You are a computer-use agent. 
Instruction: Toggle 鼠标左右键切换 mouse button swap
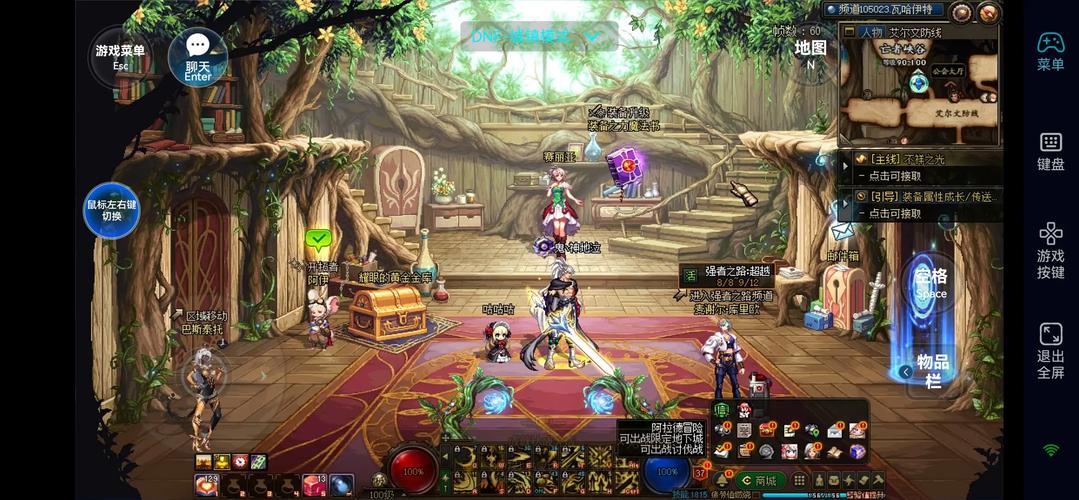(x=111, y=210)
